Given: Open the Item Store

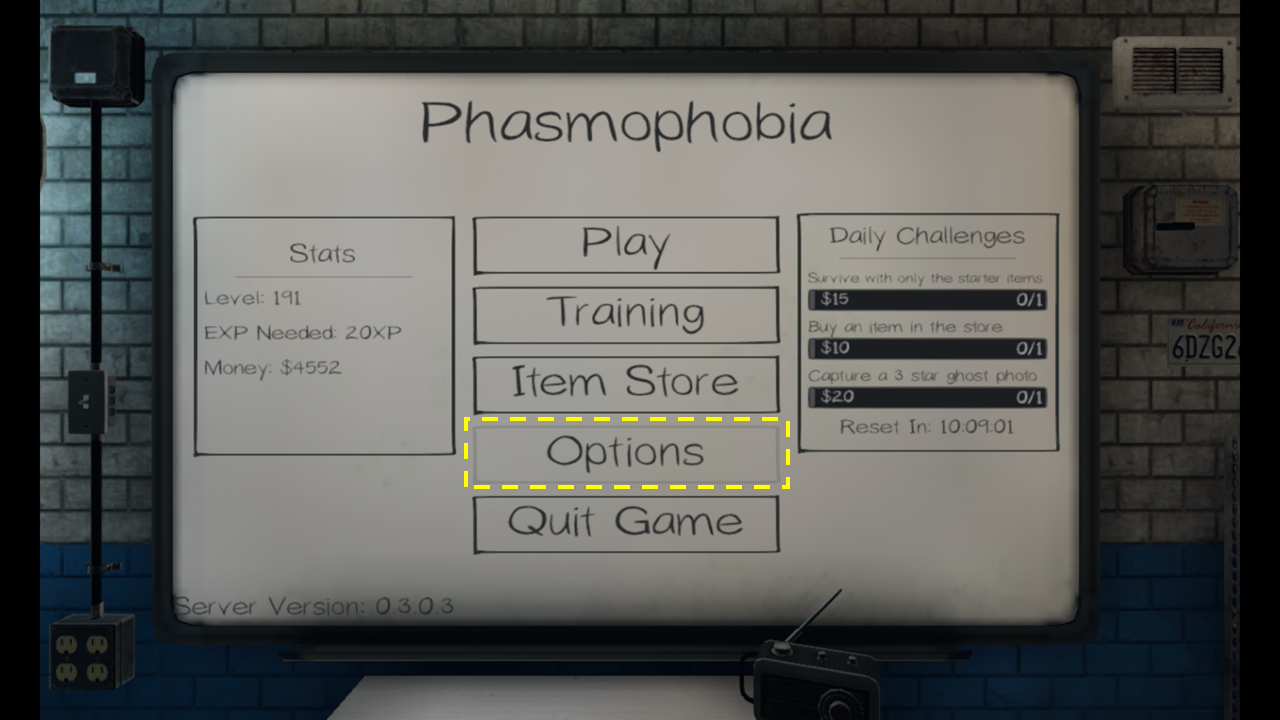Looking at the screenshot, I should [626, 383].
